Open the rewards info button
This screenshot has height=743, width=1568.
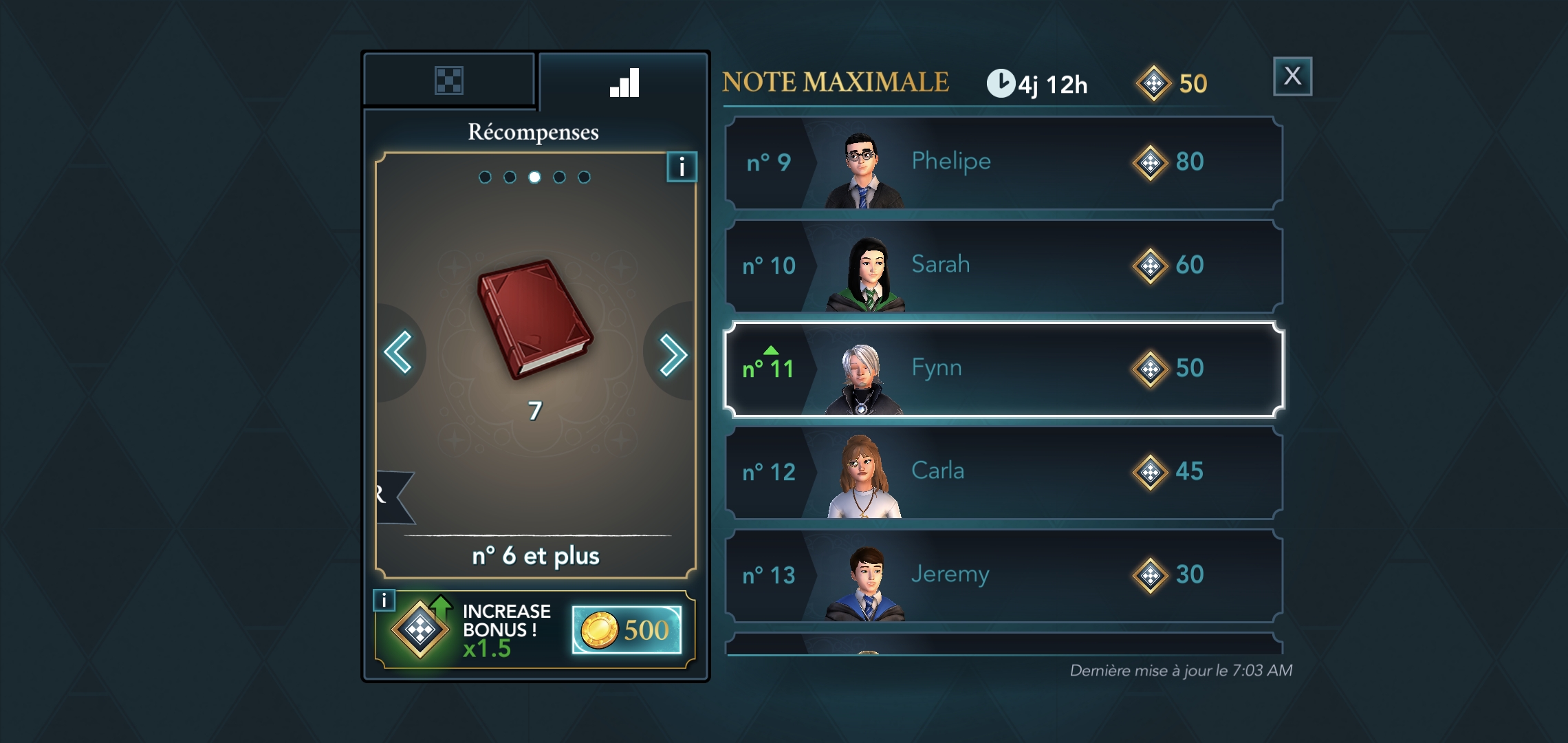click(682, 166)
